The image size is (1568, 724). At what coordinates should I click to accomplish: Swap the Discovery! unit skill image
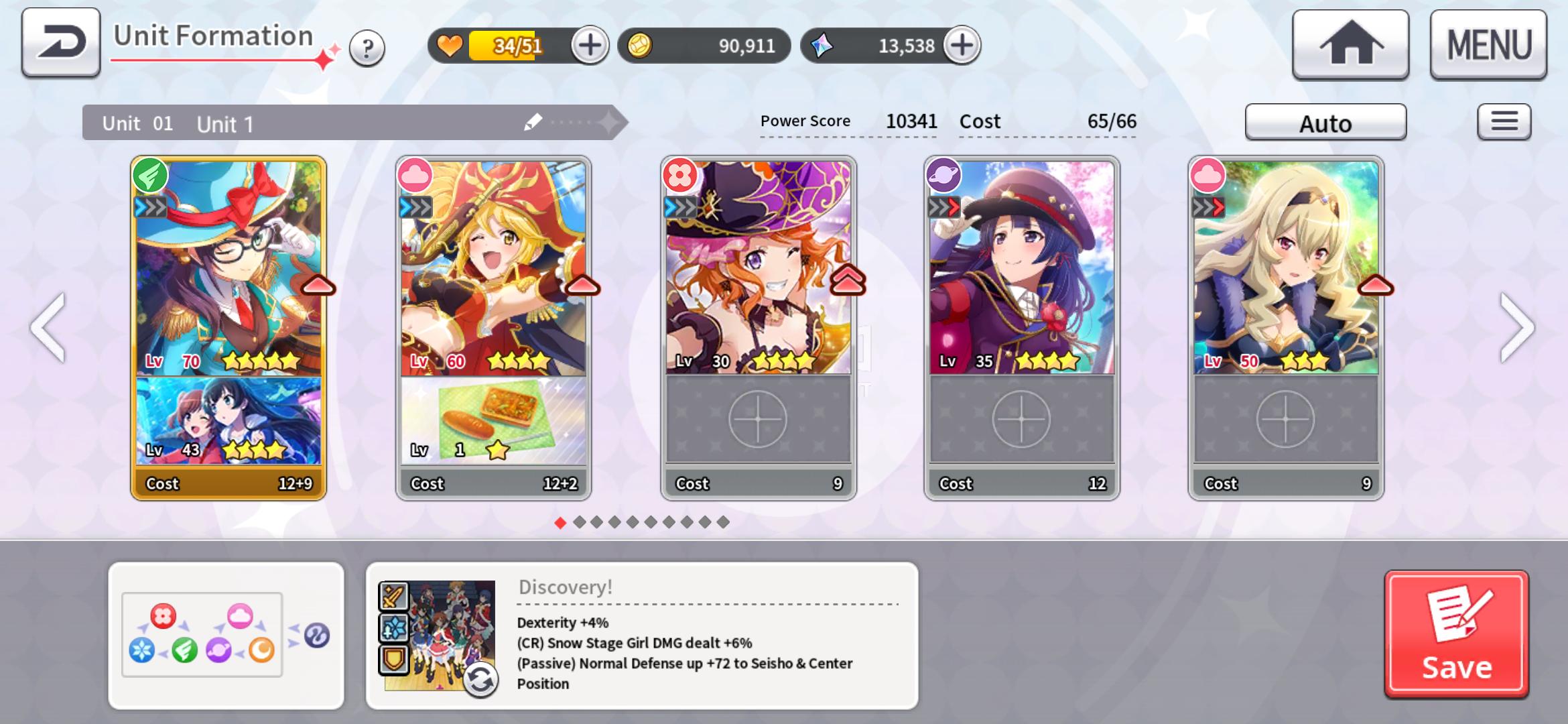click(x=480, y=680)
